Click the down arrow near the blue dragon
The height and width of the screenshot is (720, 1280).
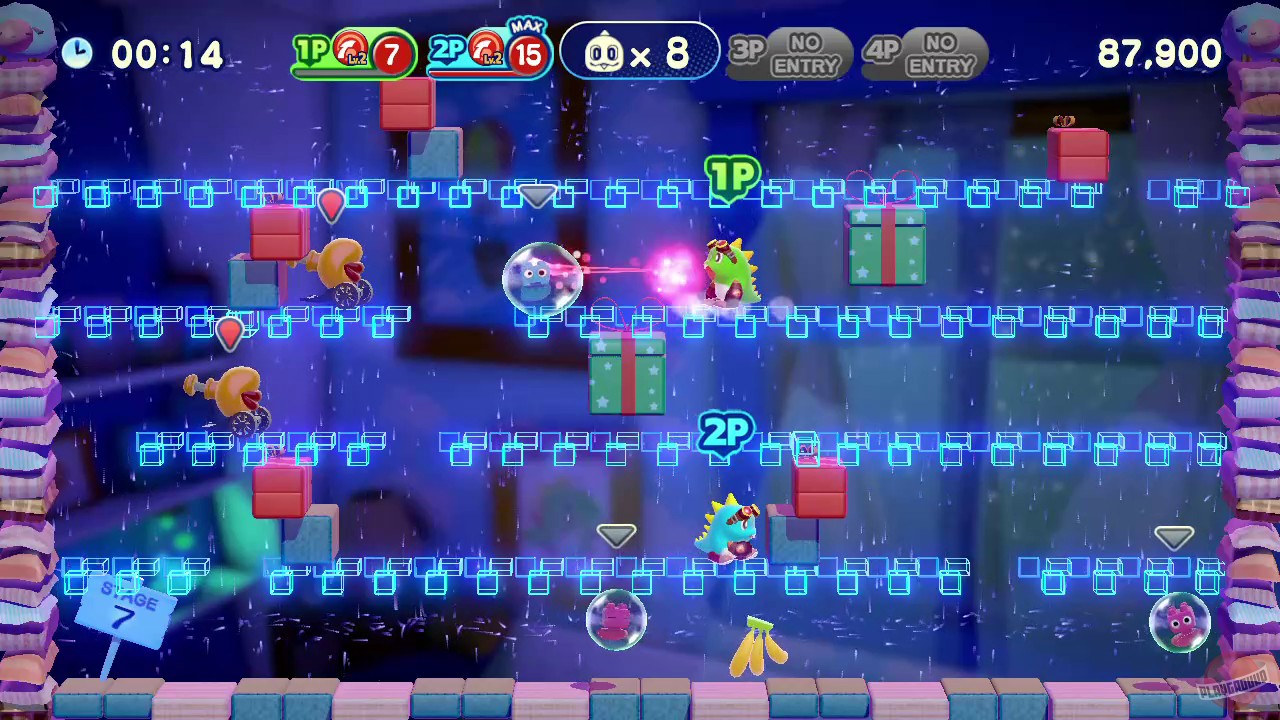(x=616, y=535)
